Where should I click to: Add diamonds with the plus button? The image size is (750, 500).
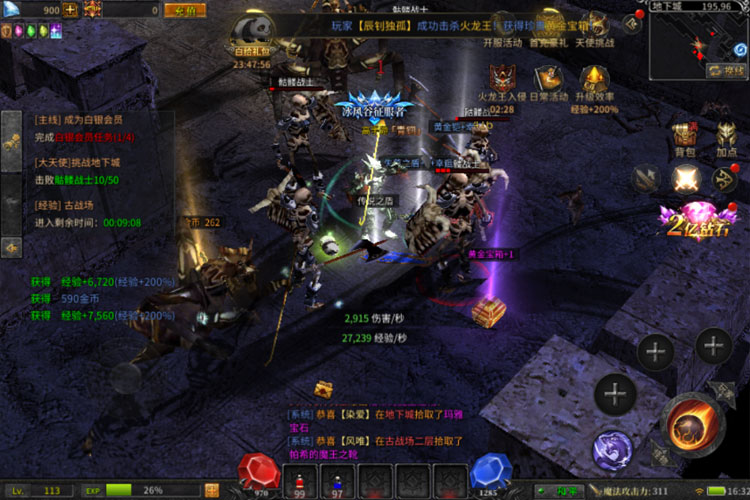pos(71,10)
